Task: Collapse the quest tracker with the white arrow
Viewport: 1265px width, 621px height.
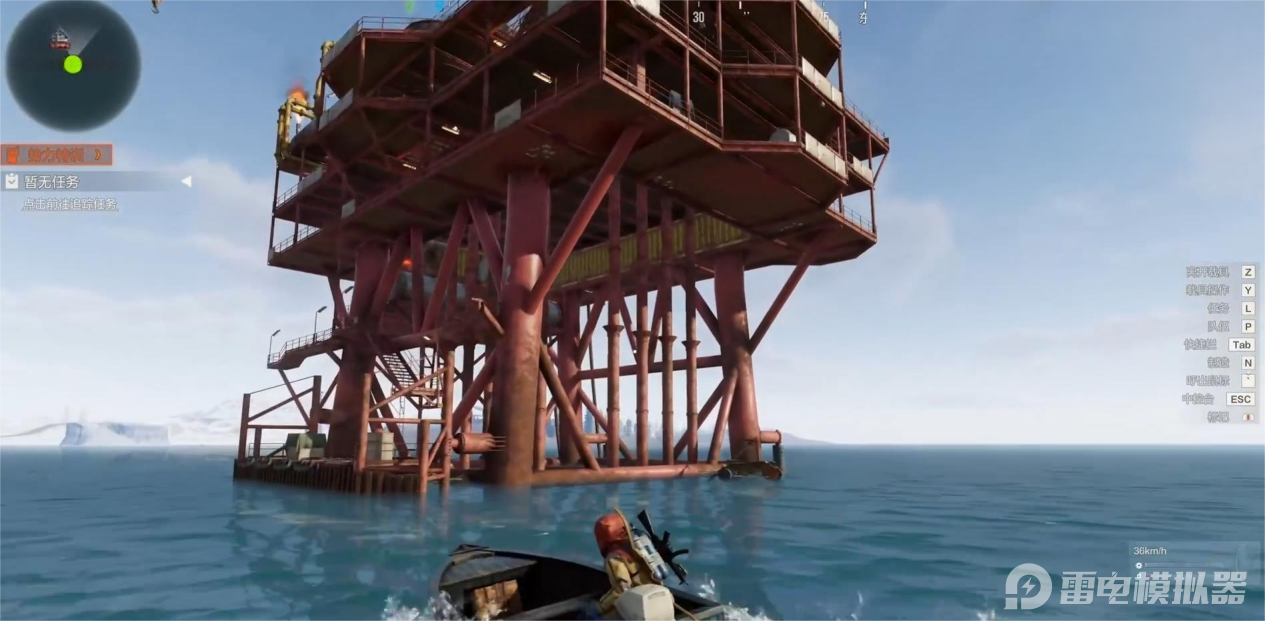Action: tap(186, 181)
